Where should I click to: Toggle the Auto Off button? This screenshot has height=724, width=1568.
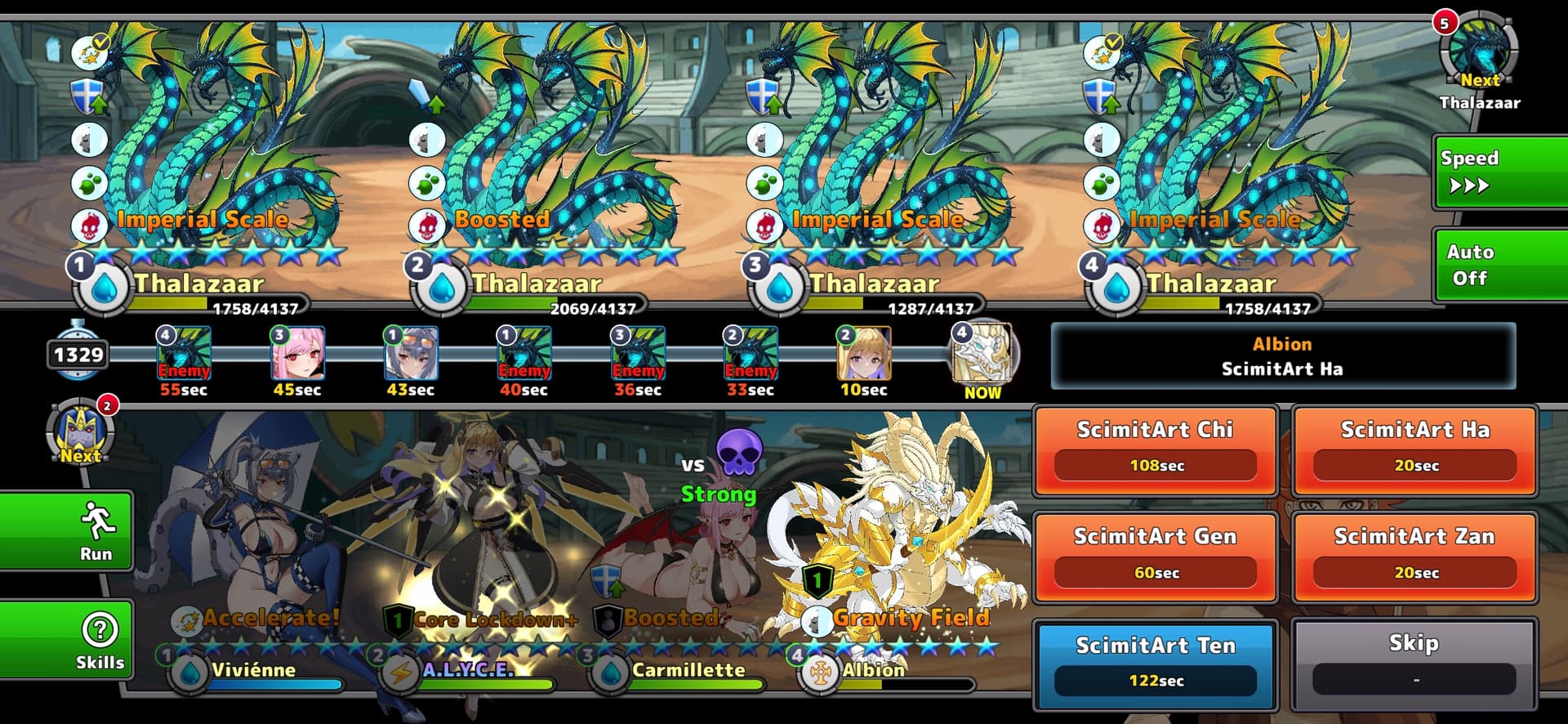click(1499, 265)
